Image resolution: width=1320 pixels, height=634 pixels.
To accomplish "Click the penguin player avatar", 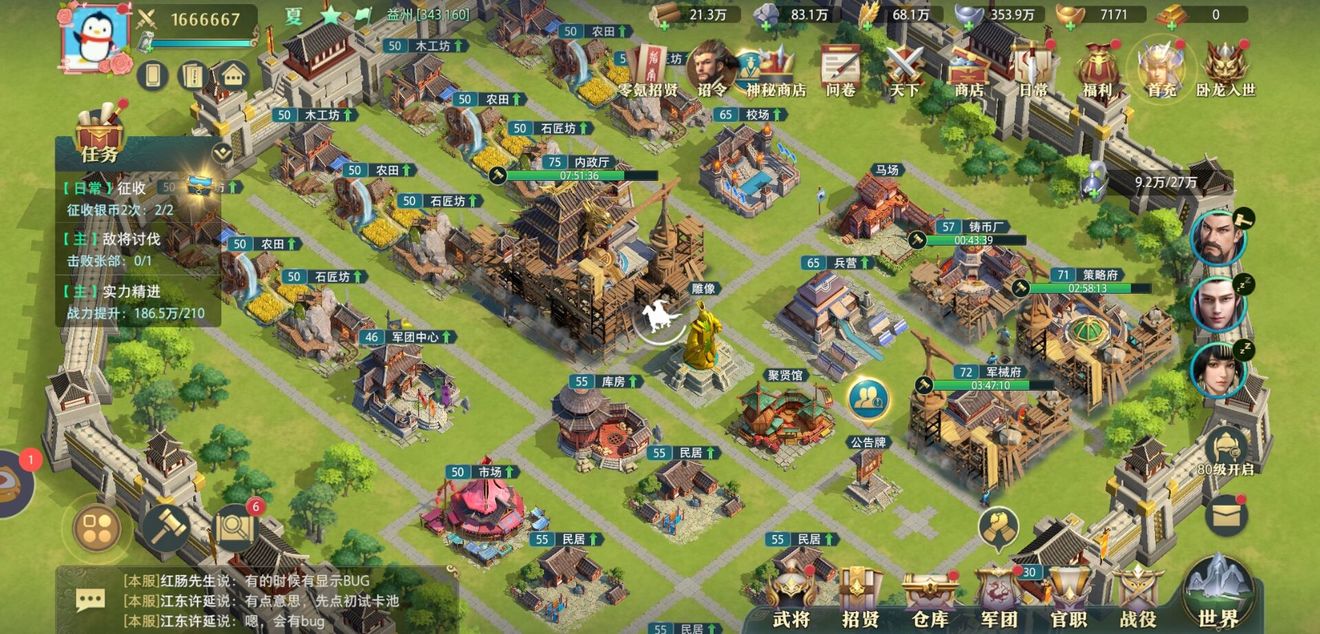I will (98, 40).
